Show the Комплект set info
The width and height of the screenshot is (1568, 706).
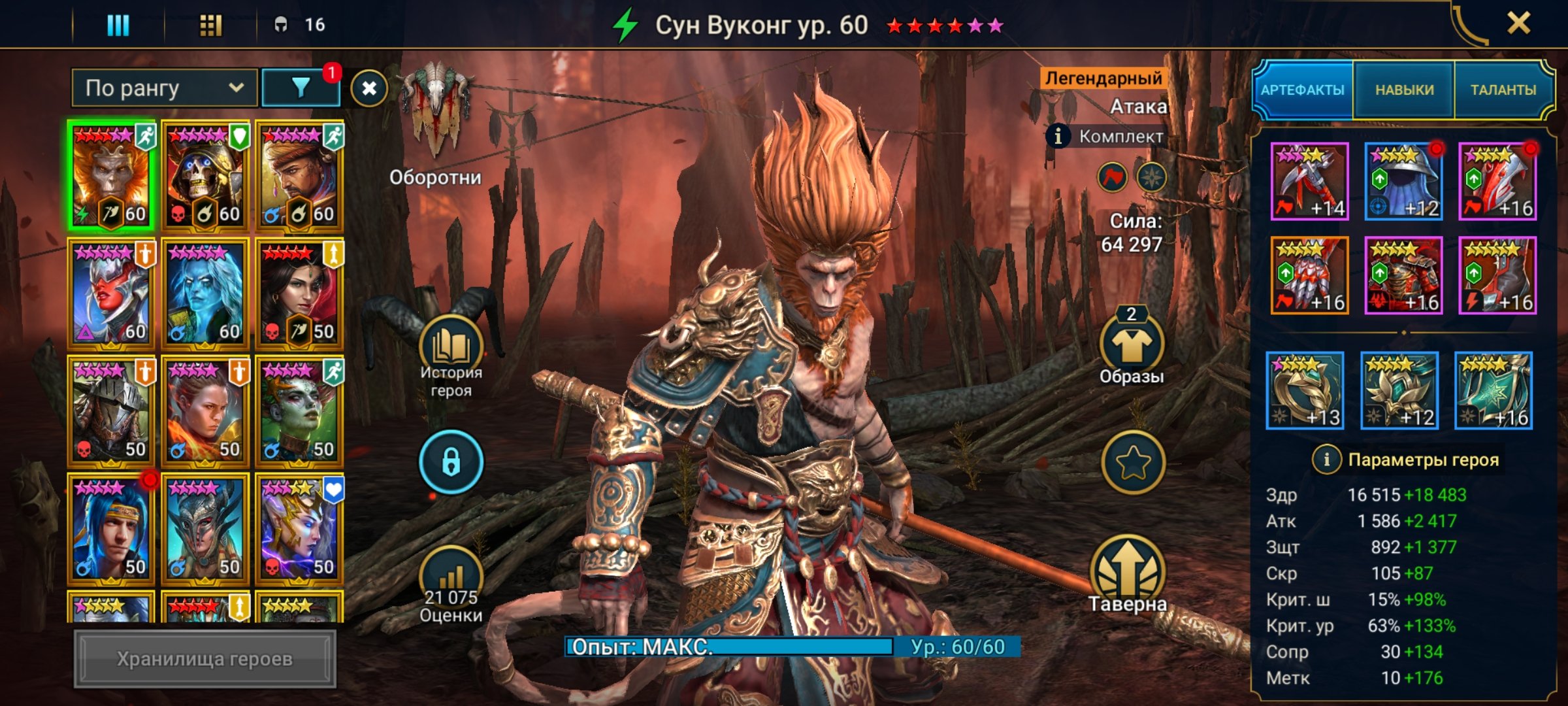pos(1058,136)
